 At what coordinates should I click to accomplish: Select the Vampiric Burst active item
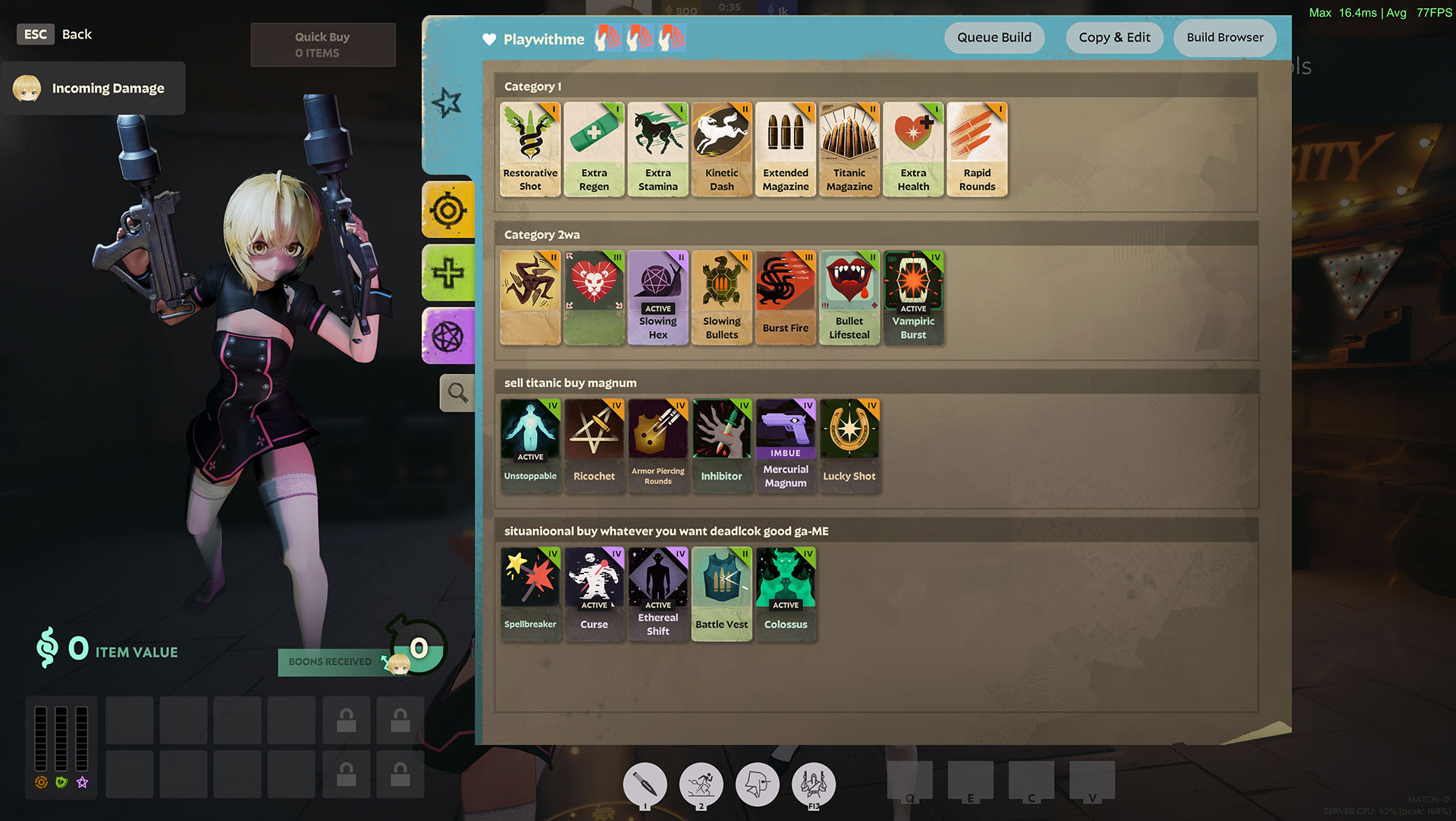click(x=913, y=296)
